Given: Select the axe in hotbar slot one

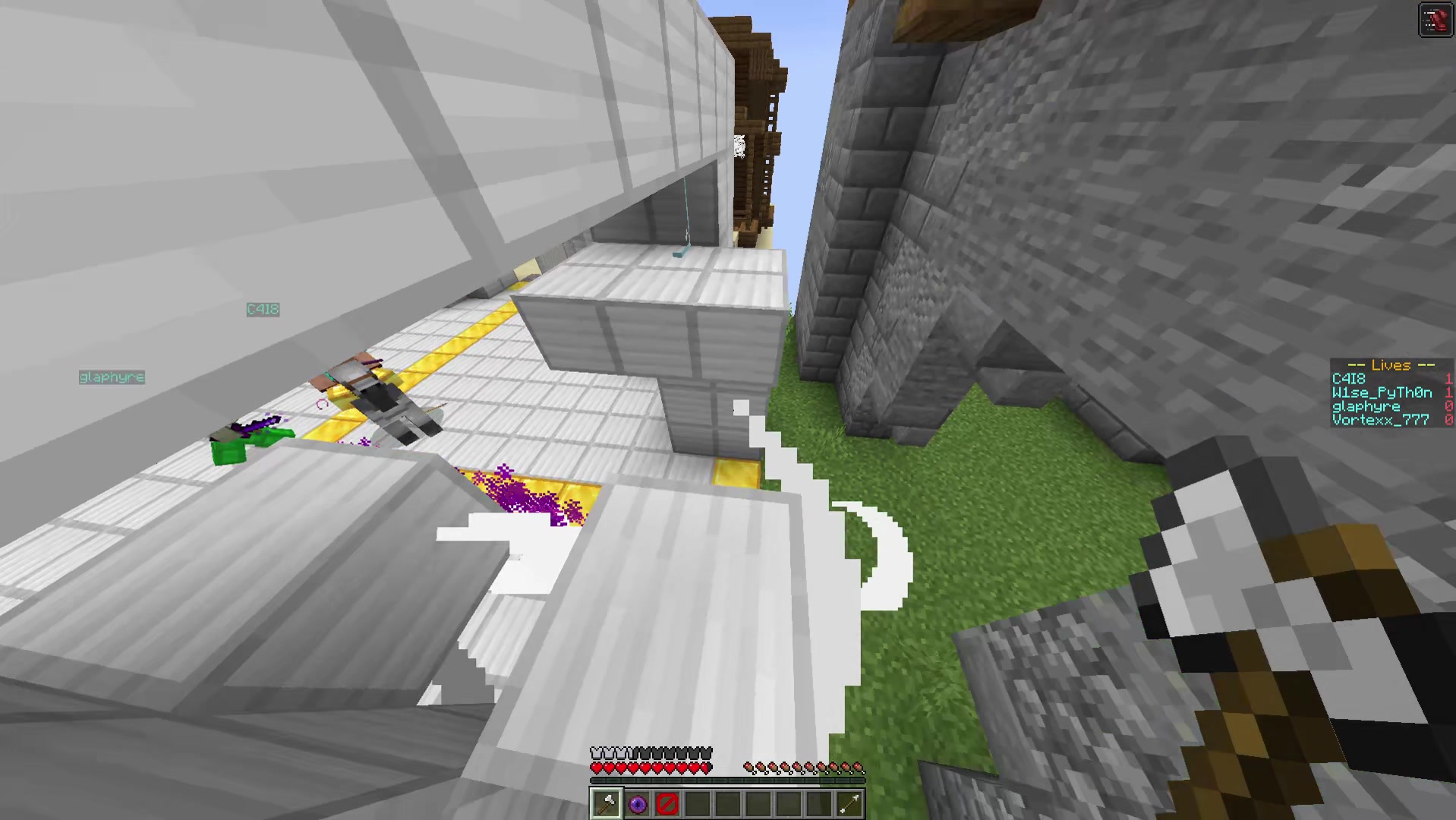Looking at the screenshot, I should tap(606, 803).
